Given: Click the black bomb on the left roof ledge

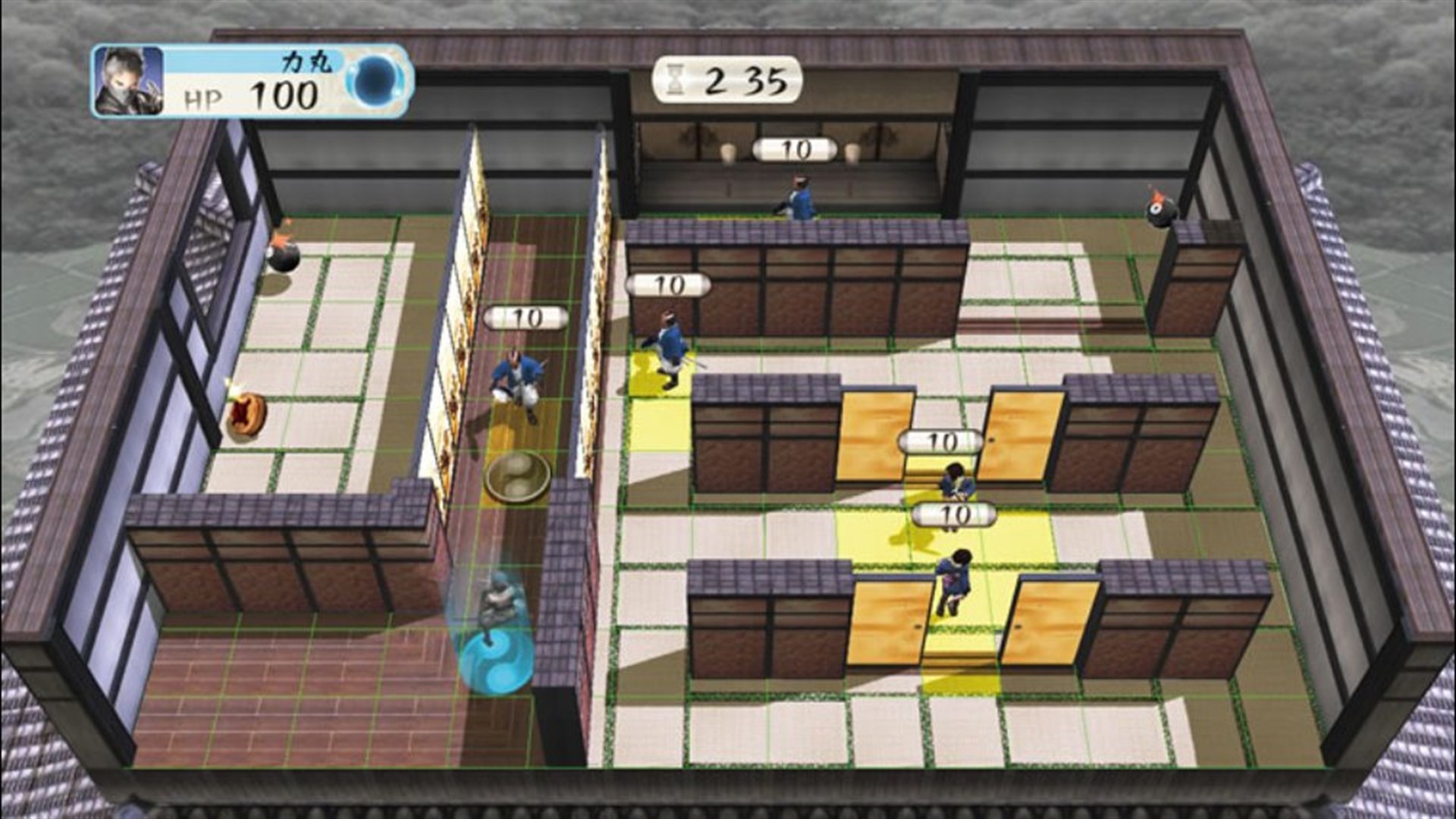Looking at the screenshot, I should pyautogui.click(x=284, y=258).
